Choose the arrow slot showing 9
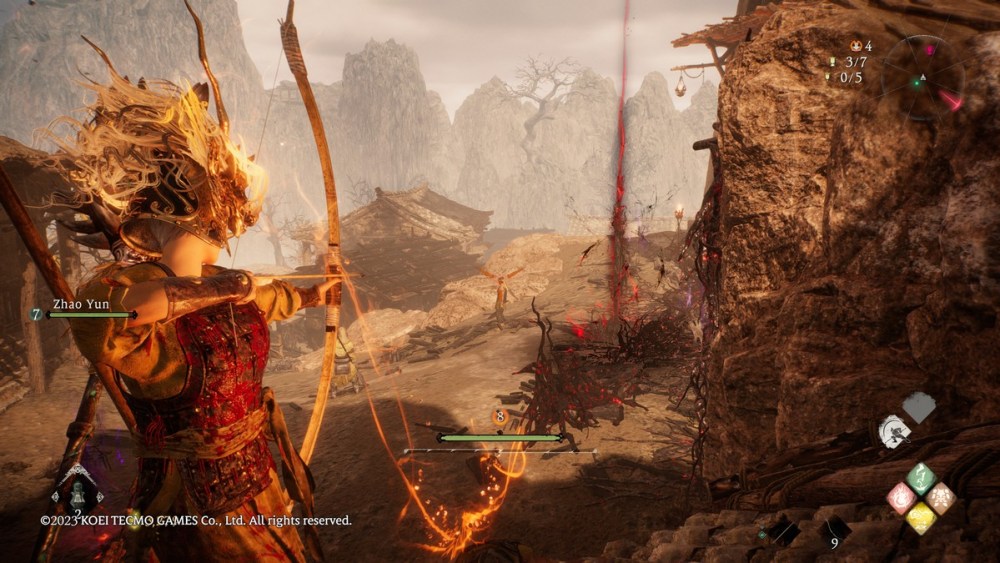The image size is (1000, 563). pos(836,531)
